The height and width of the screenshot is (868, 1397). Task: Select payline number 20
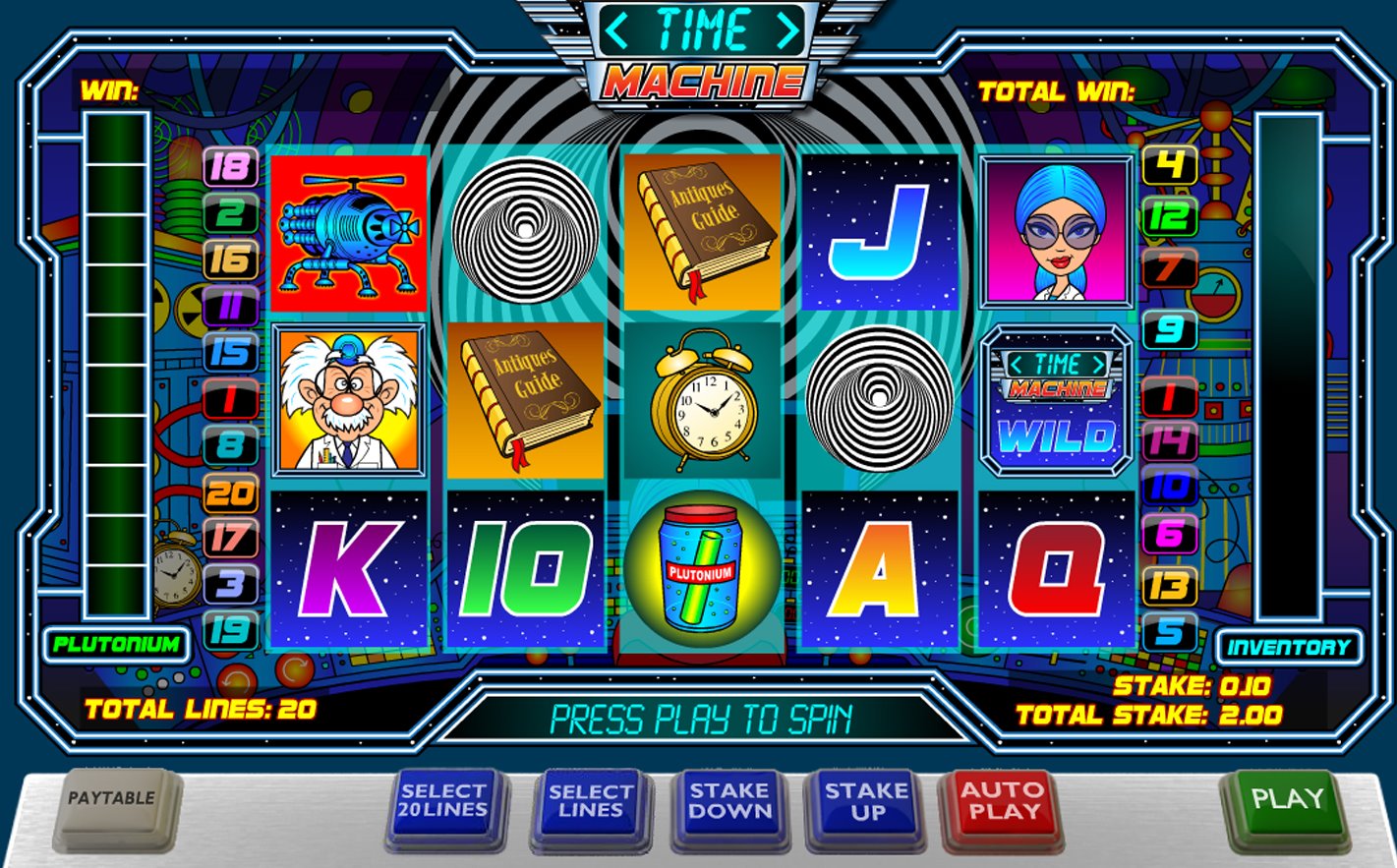[230, 493]
